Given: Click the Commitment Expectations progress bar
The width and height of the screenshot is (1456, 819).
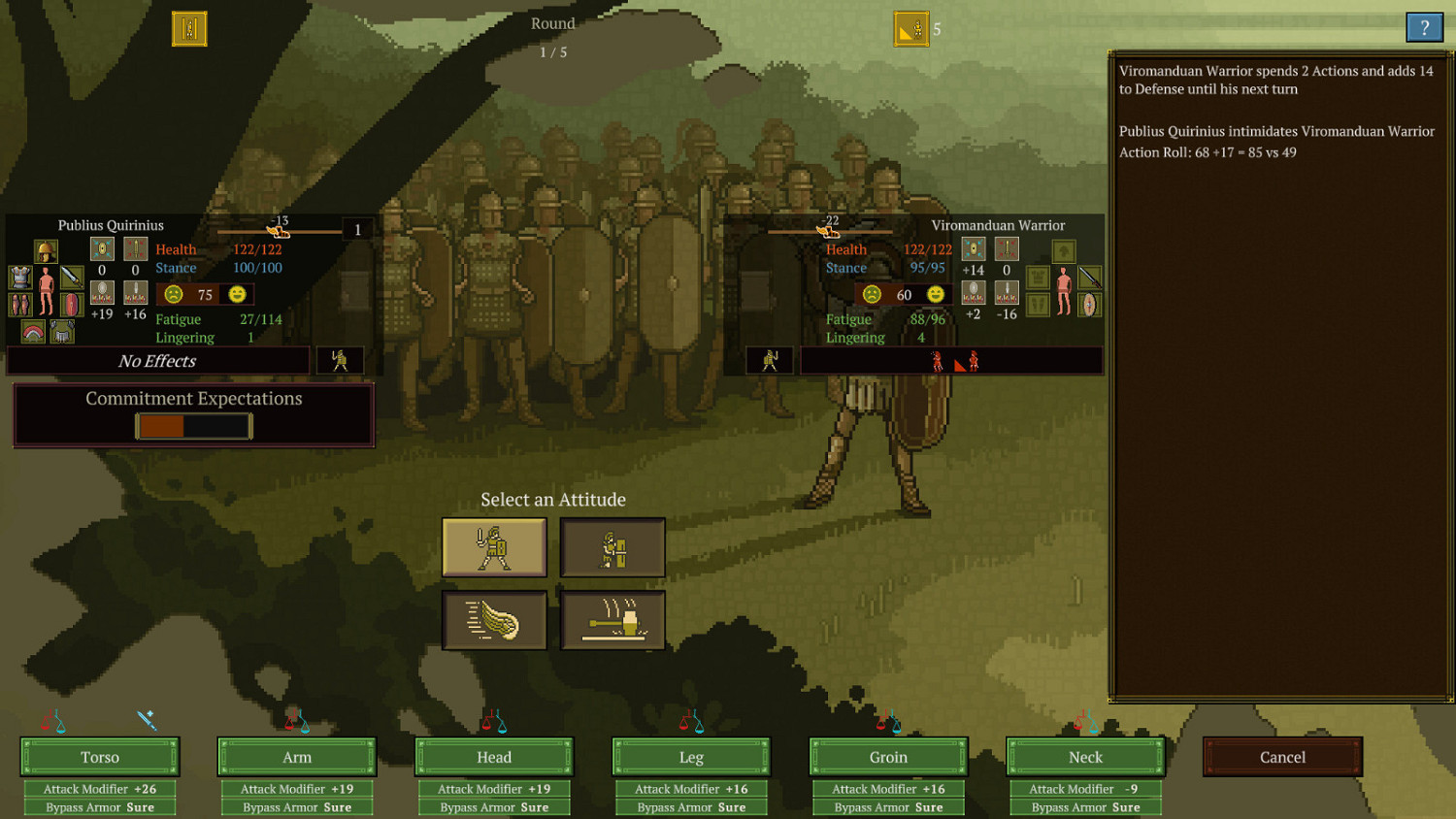Looking at the screenshot, I should point(192,425).
